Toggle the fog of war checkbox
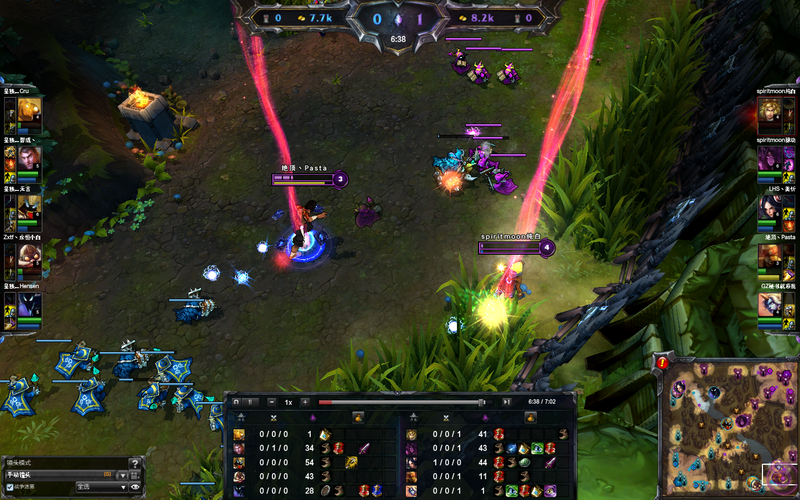 (x=10, y=487)
